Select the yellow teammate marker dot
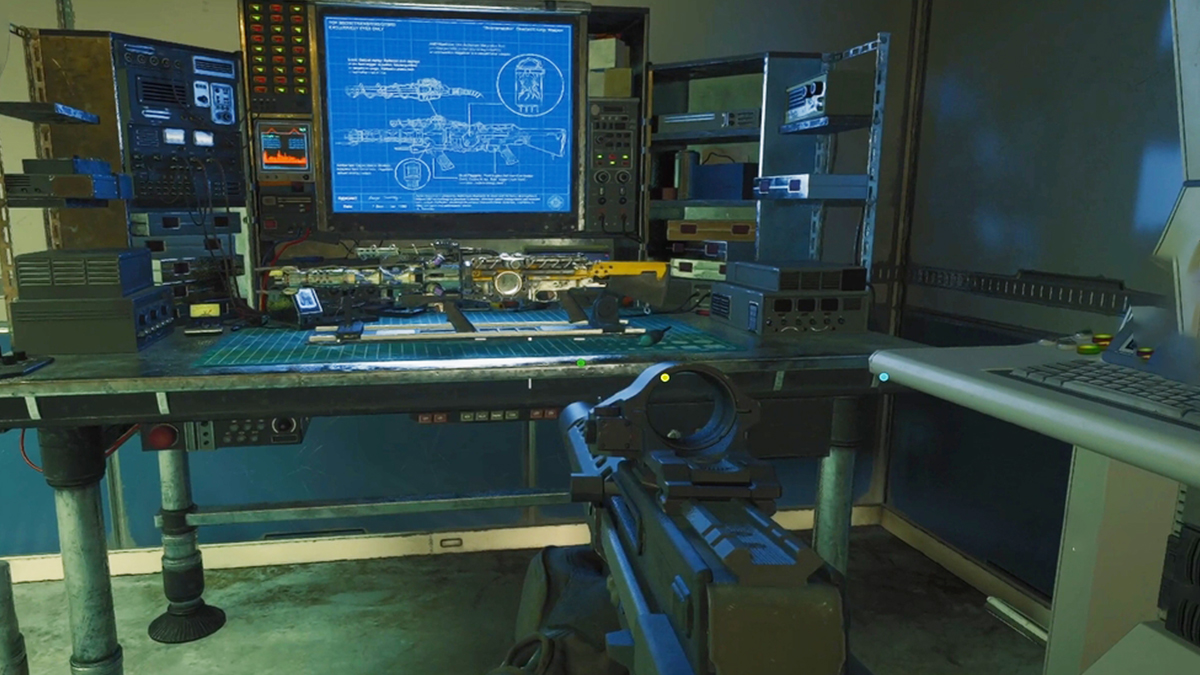 (x=665, y=377)
